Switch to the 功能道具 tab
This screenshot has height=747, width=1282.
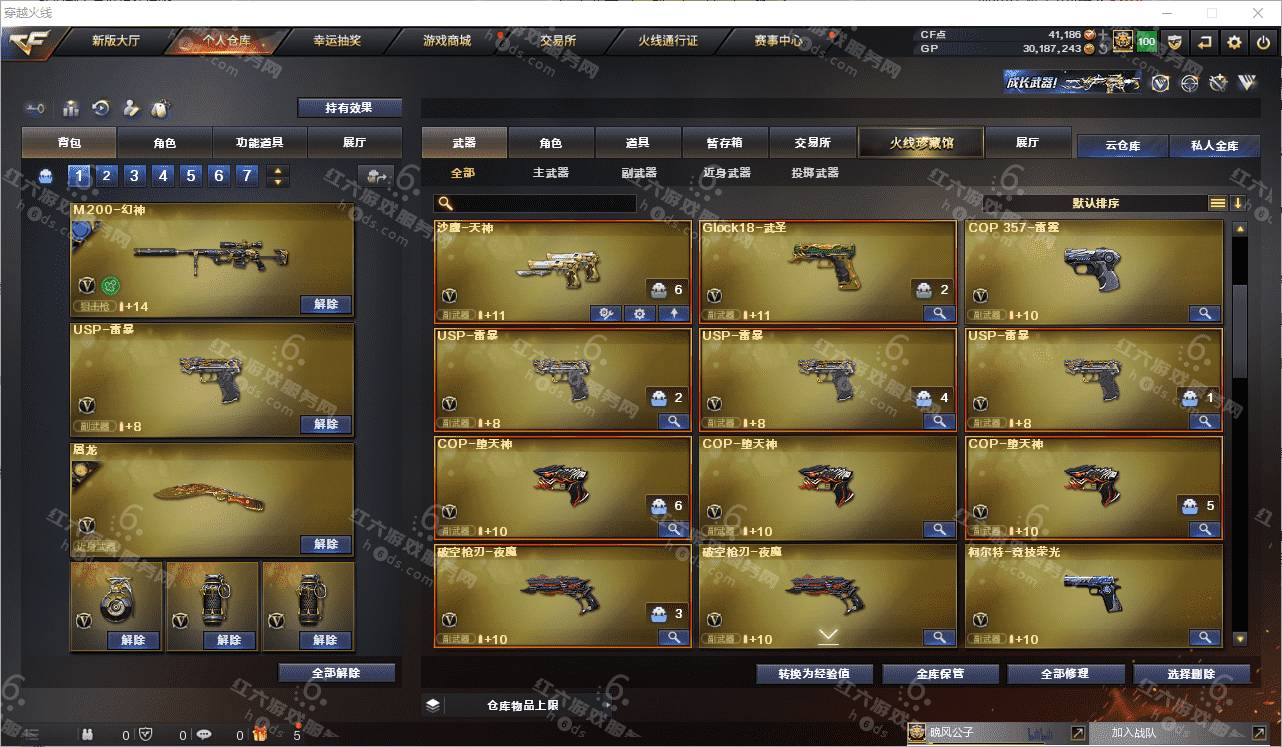point(259,143)
